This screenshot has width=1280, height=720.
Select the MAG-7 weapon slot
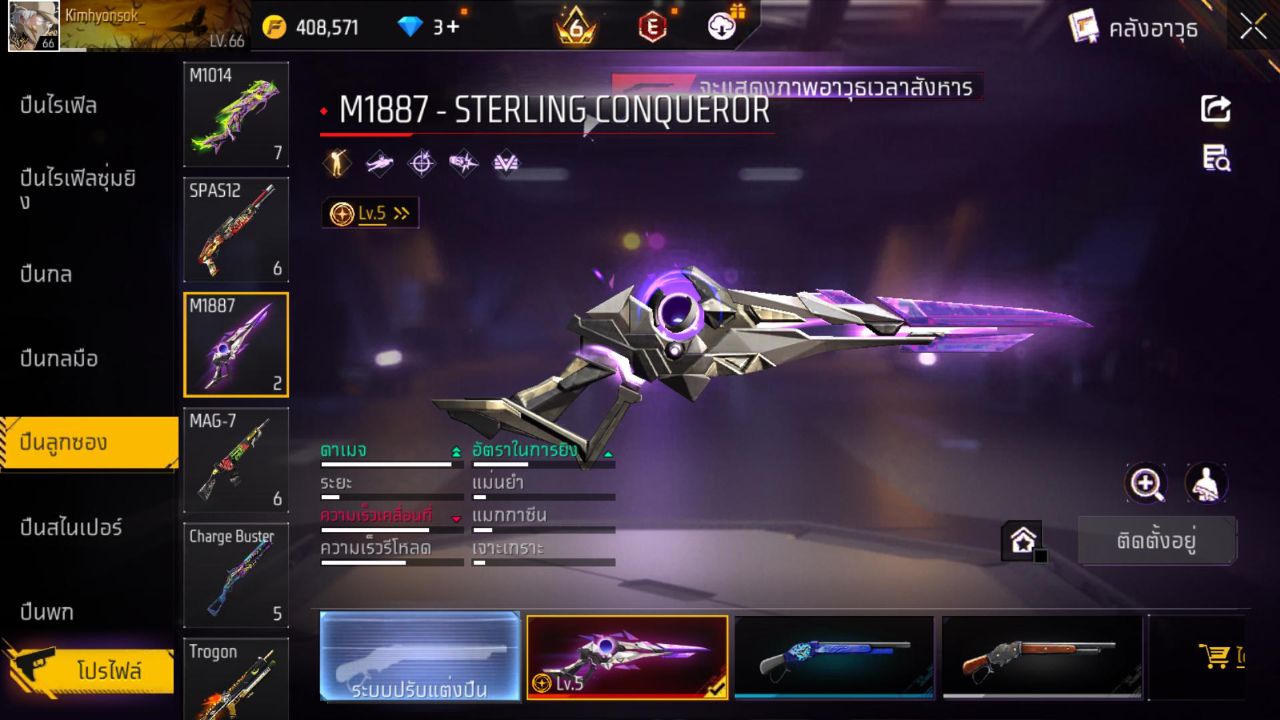[x=236, y=459]
